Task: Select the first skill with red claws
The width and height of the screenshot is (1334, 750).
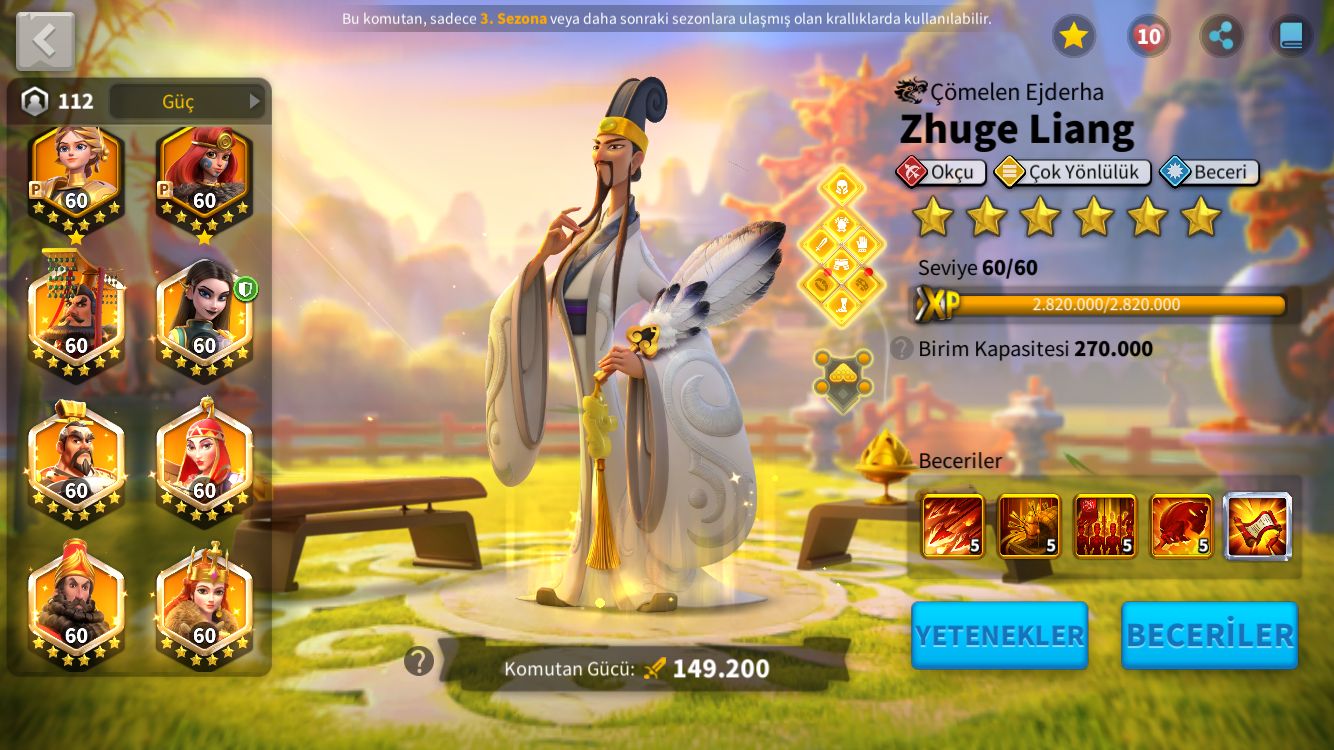Action: (952, 526)
